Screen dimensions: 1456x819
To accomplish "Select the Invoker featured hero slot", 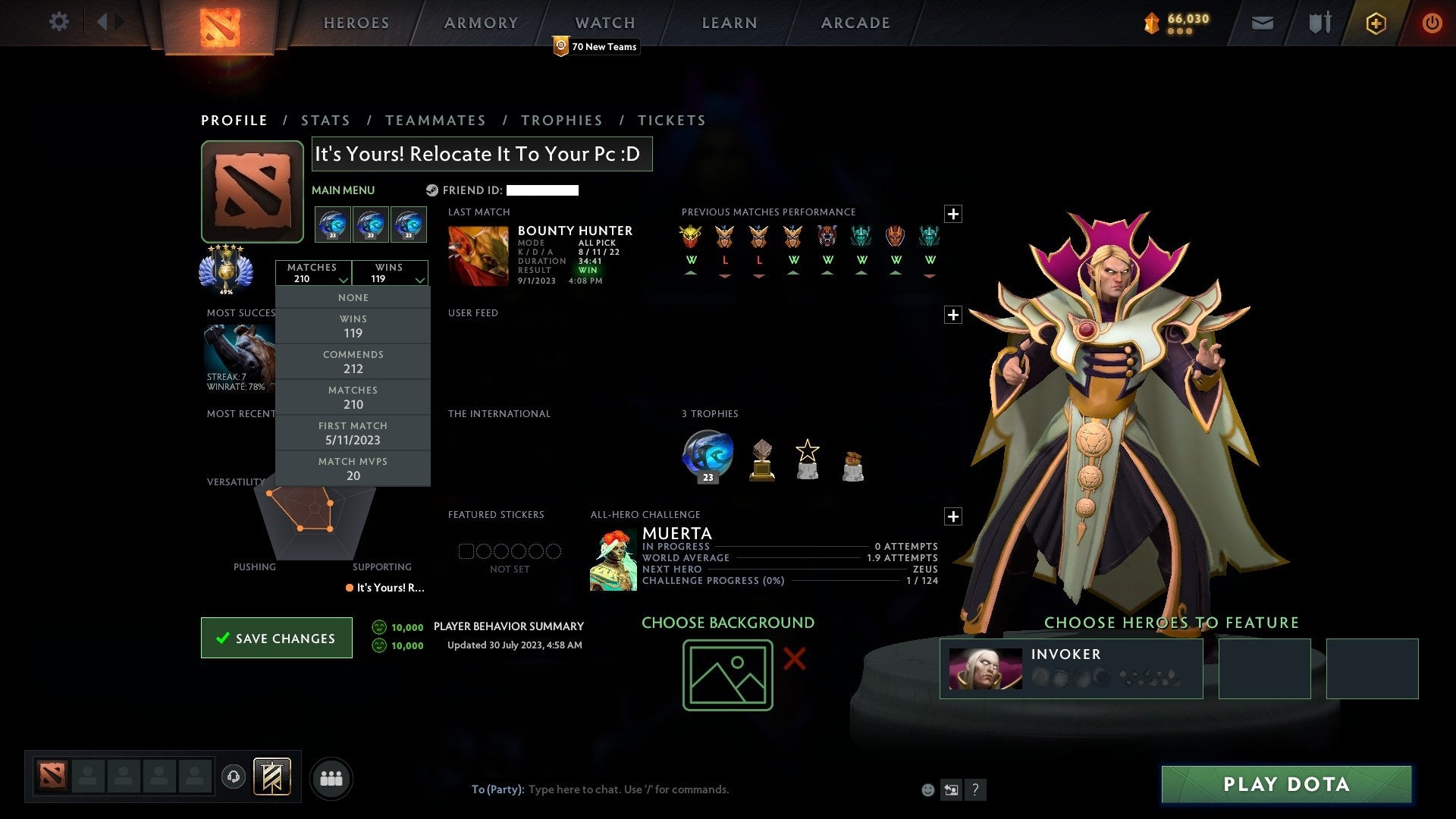I will pos(1071,668).
